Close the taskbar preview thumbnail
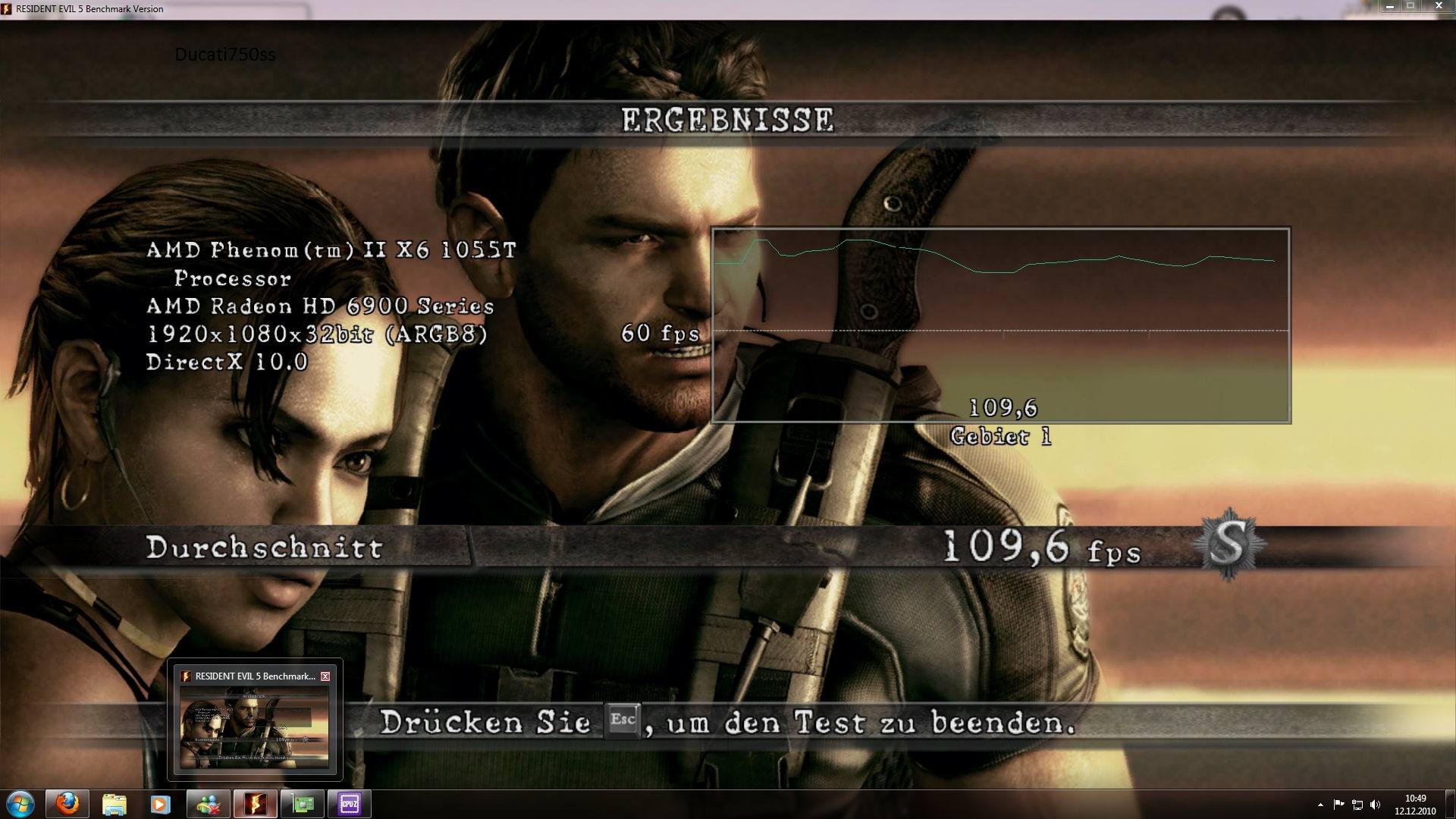This screenshot has width=1456, height=819. [x=325, y=676]
